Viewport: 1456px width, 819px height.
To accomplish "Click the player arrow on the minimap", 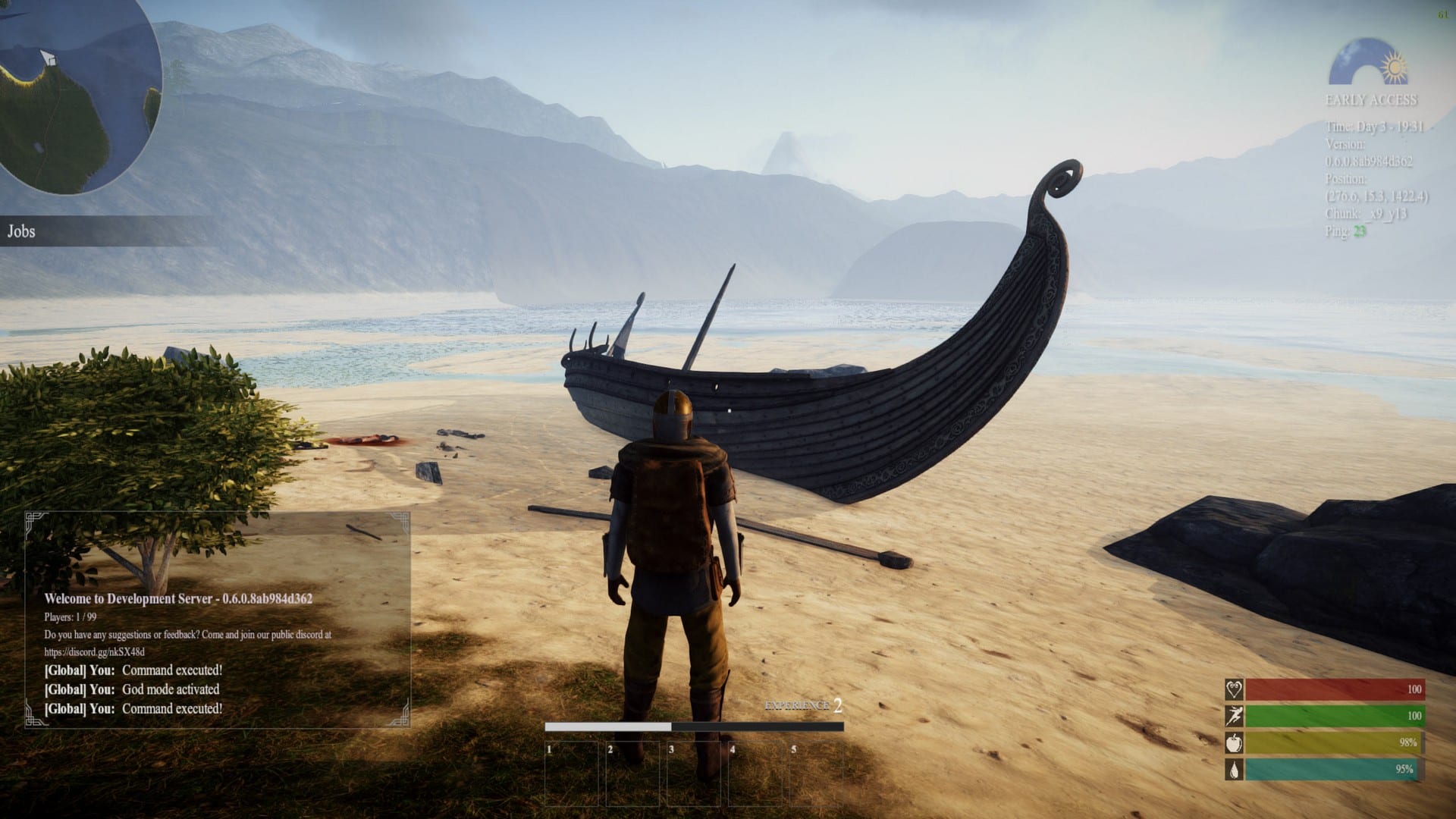I will 47,57.
